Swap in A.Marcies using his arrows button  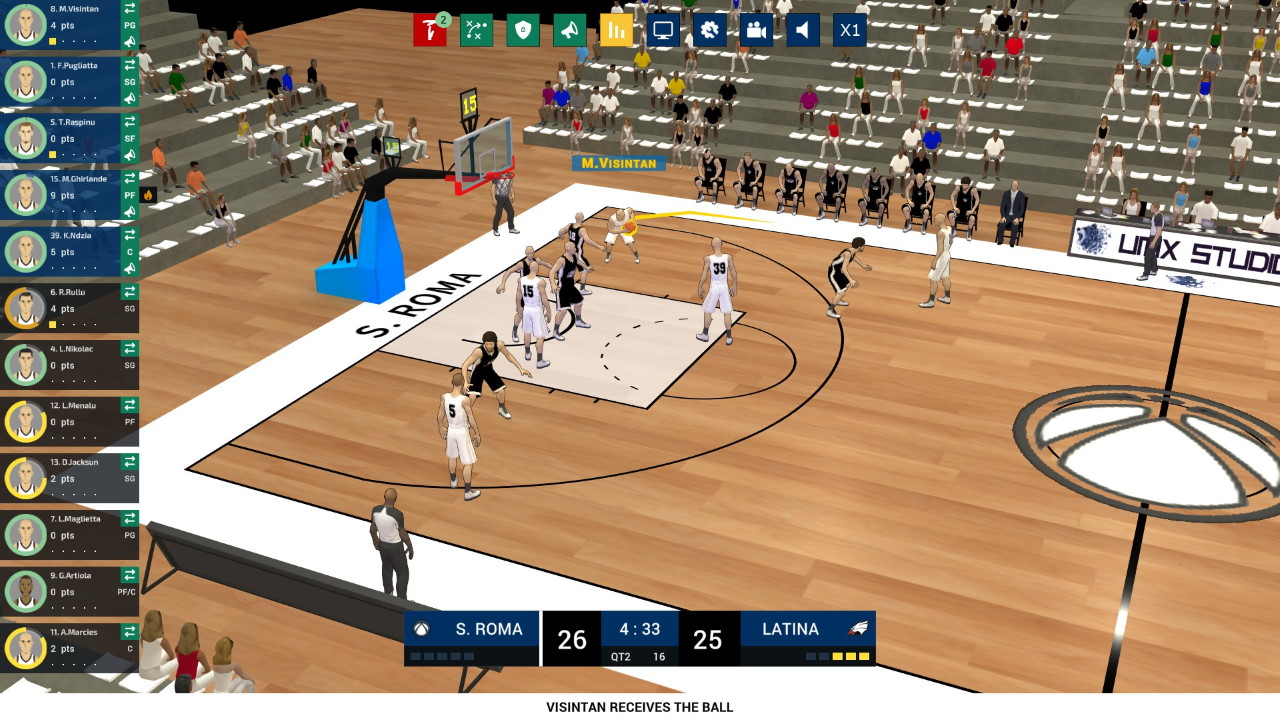(129, 632)
